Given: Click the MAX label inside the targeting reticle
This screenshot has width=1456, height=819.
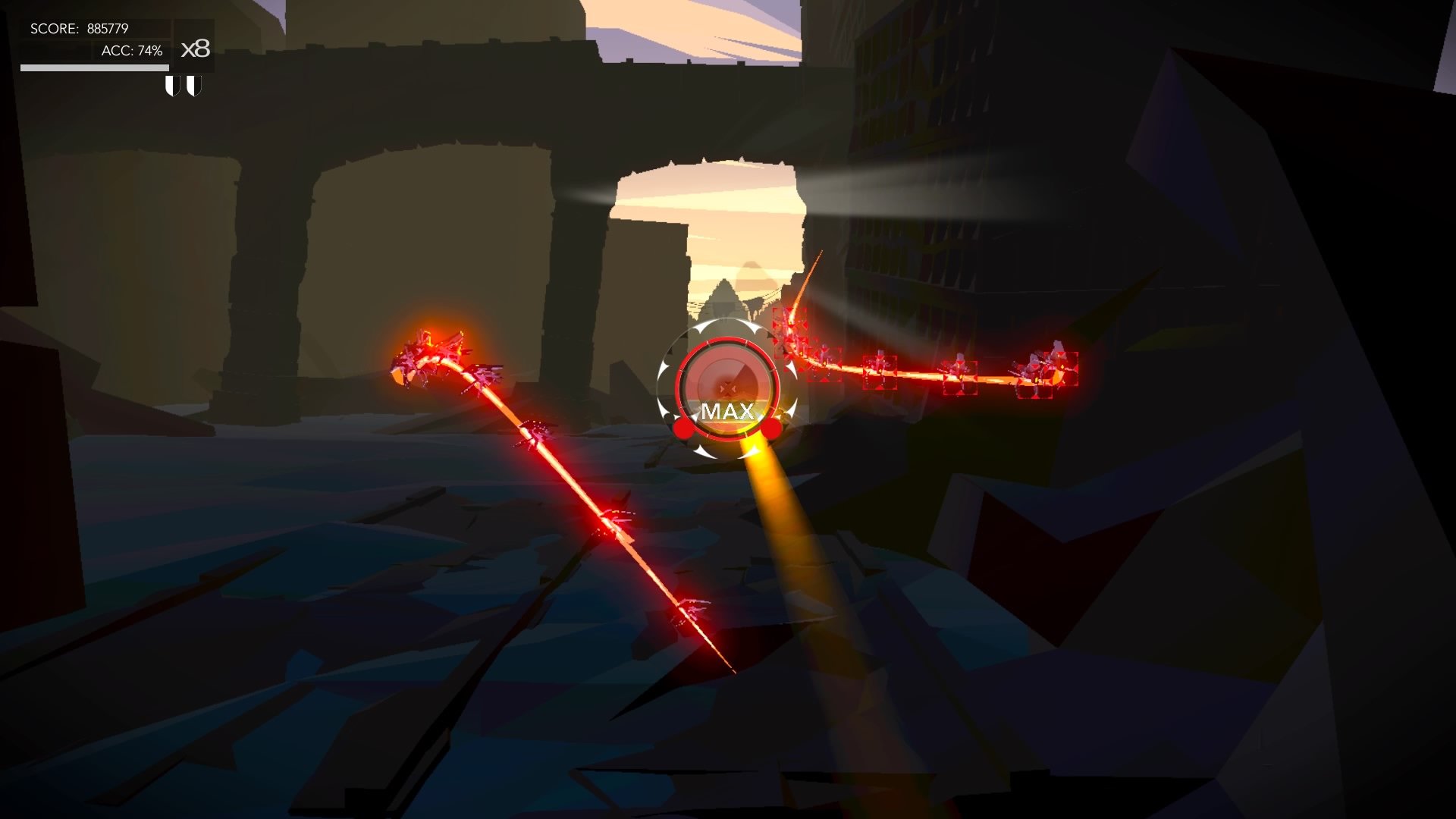Looking at the screenshot, I should tap(727, 411).
